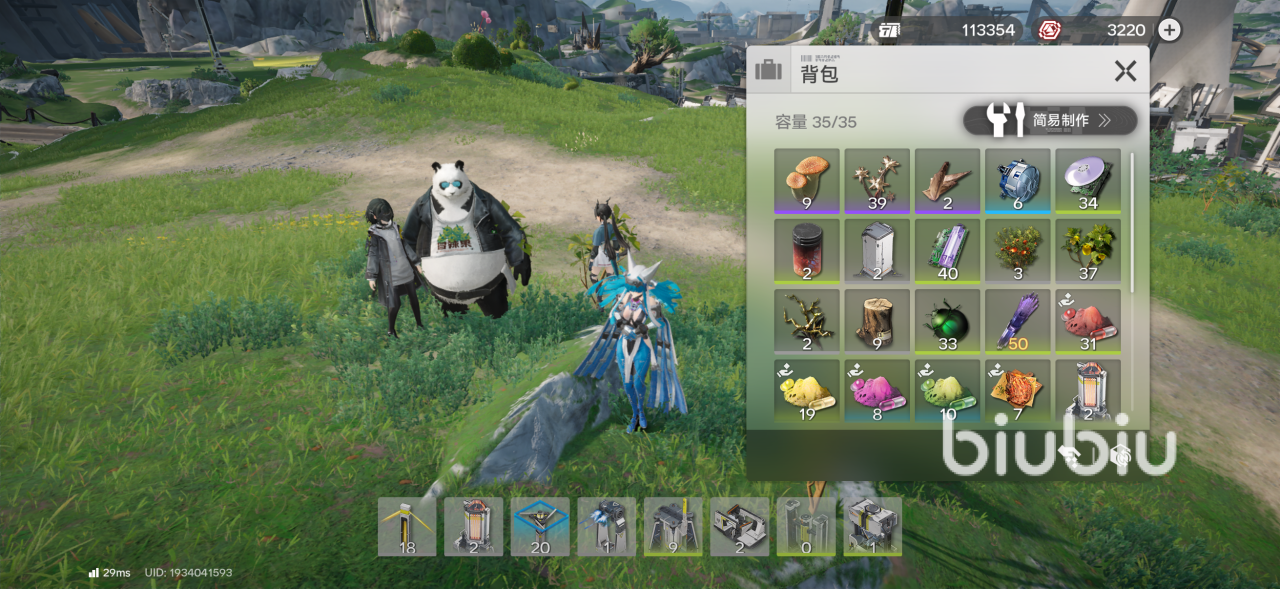Select the open container building hotbar slot
This screenshot has width=1280, height=589.
click(740, 527)
